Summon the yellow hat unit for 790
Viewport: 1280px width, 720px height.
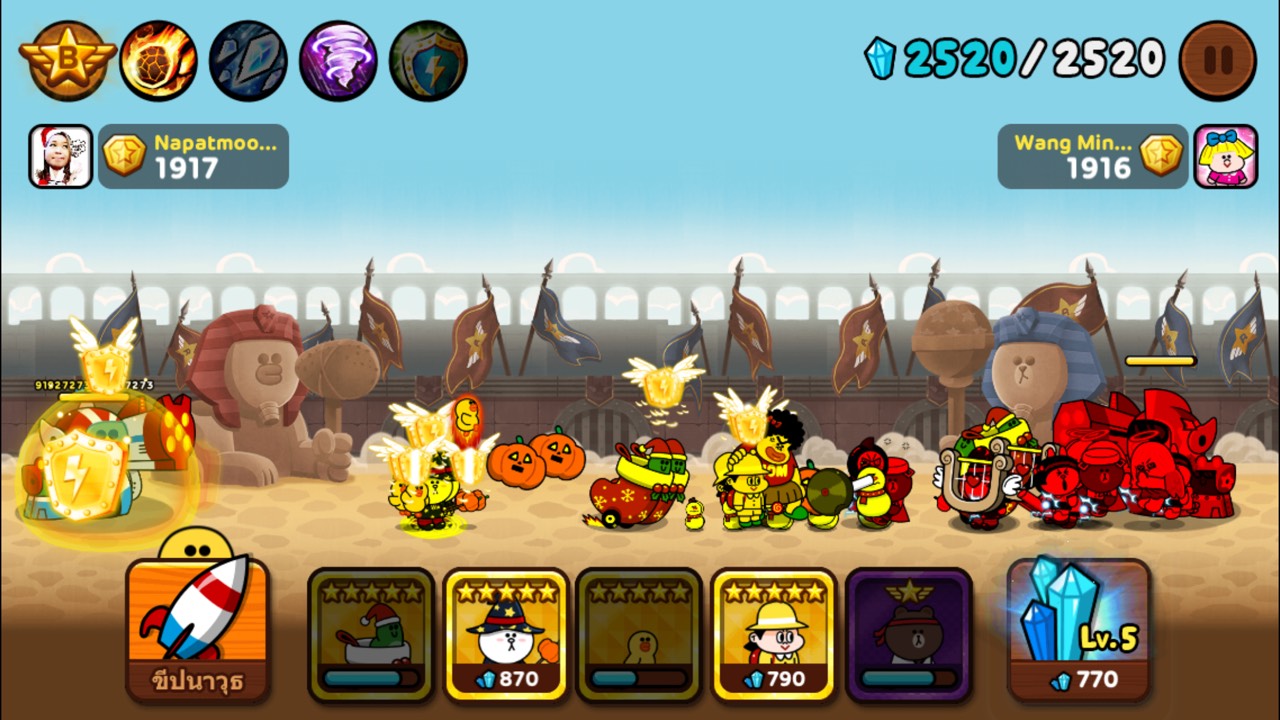[773, 633]
